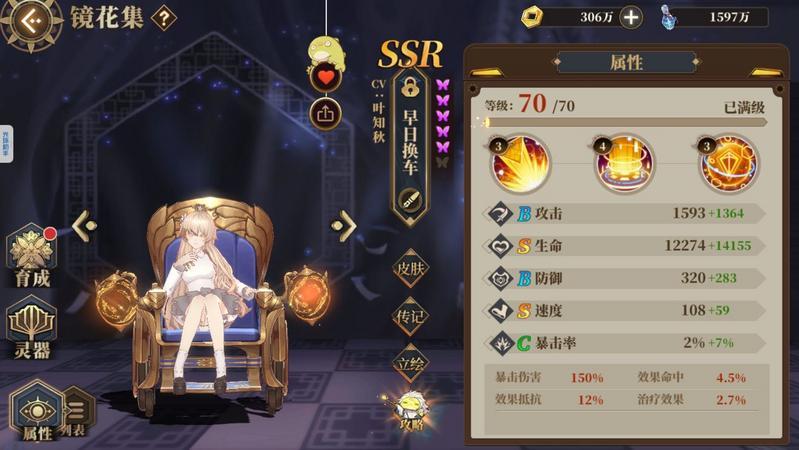Screen dimensions: 799x450
Task: Open the help question mark next to 镜花集
Action: pyautogui.click(x=163, y=17)
